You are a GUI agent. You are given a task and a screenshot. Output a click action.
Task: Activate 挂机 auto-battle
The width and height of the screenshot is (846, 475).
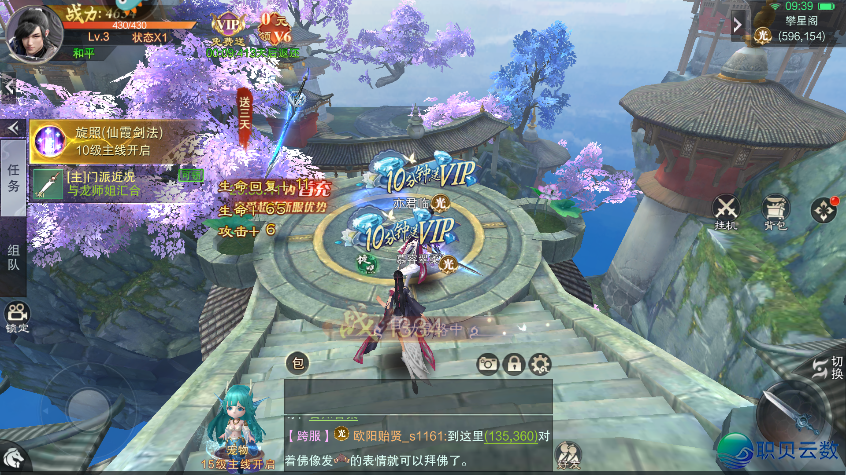pos(726,211)
